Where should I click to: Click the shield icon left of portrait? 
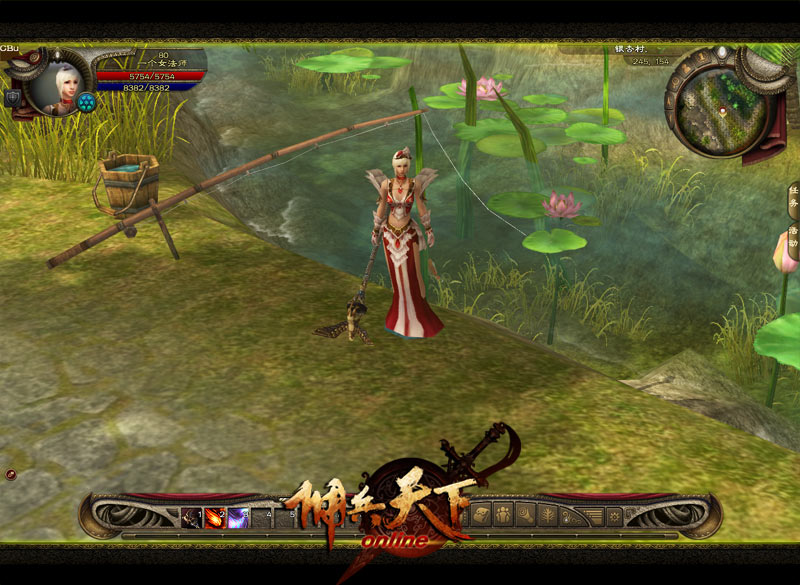click(x=13, y=98)
